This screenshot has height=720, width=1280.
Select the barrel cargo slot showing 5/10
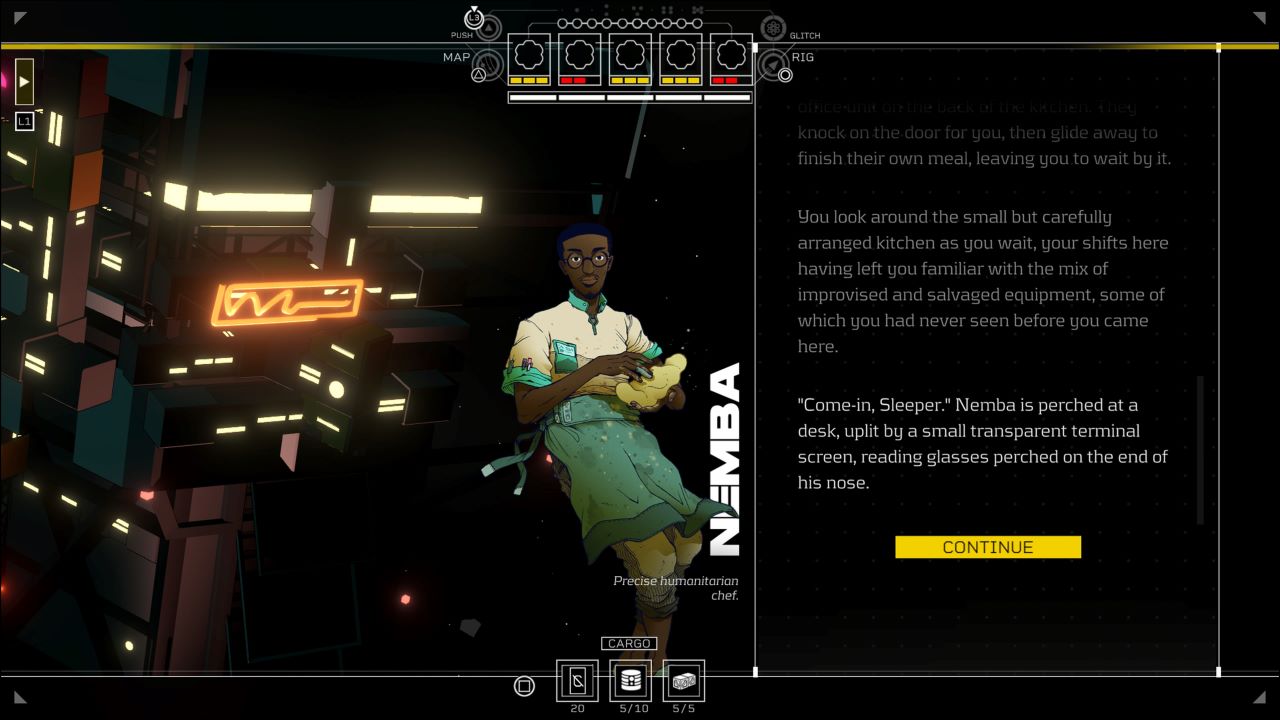(630, 681)
